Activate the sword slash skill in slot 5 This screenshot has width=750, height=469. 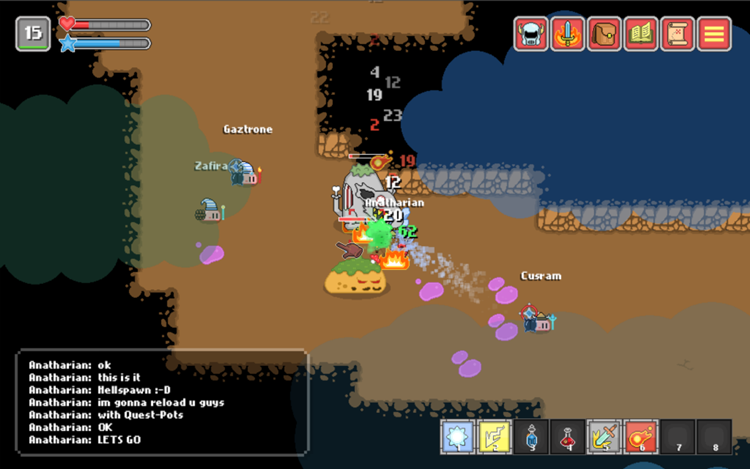coord(604,437)
